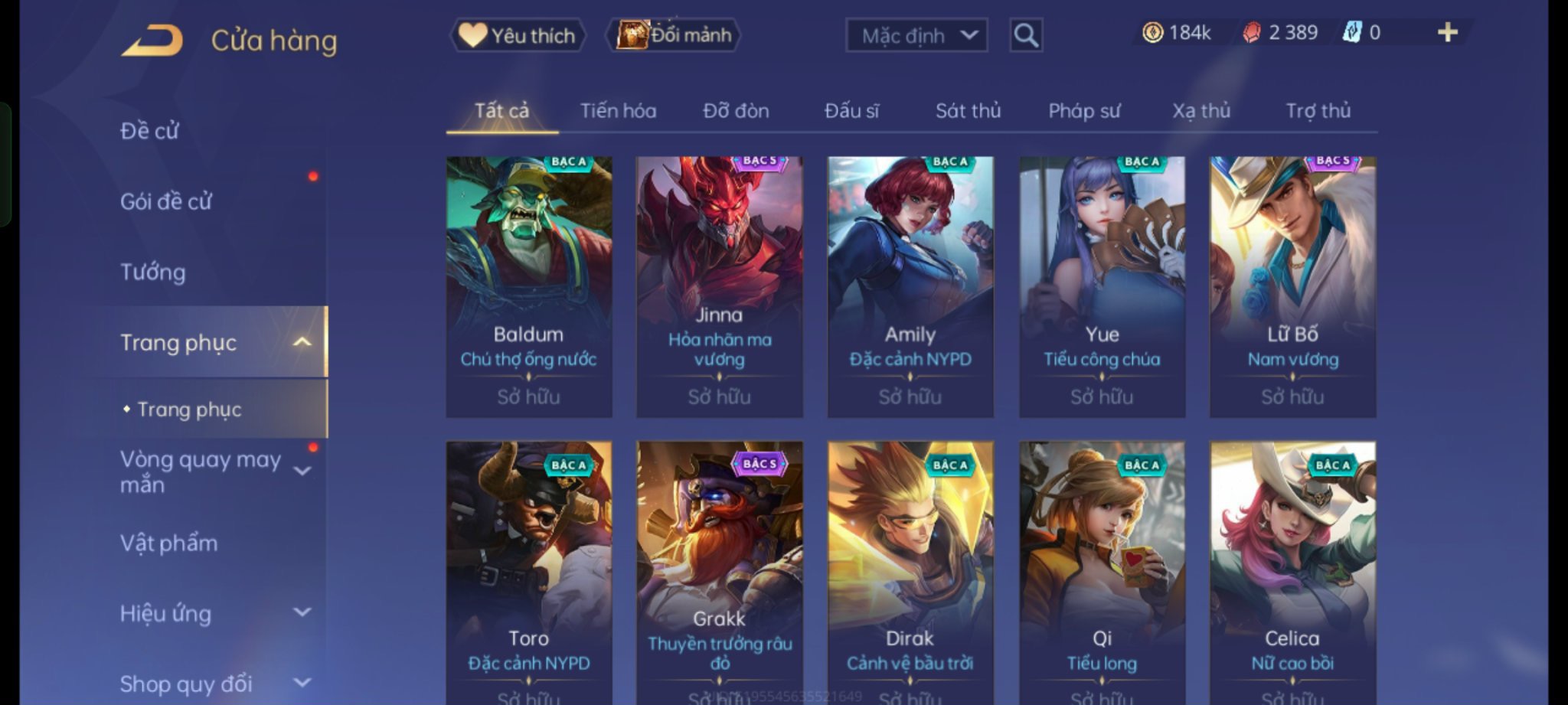Expand the Mặc định sort dropdown

(916, 35)
